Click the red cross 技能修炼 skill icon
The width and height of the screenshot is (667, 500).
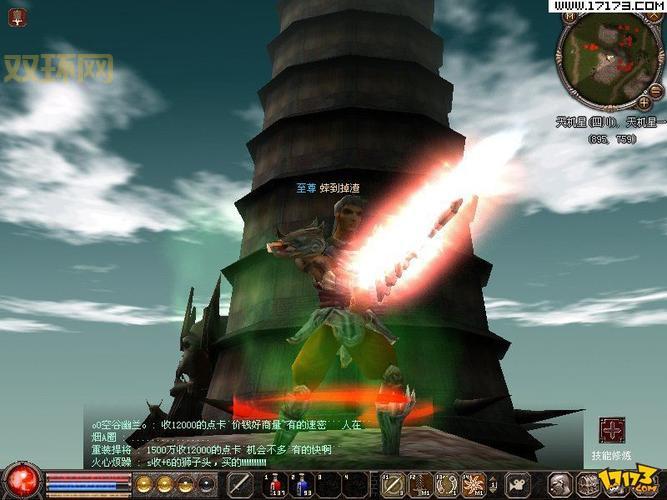(x=612, y=431)
